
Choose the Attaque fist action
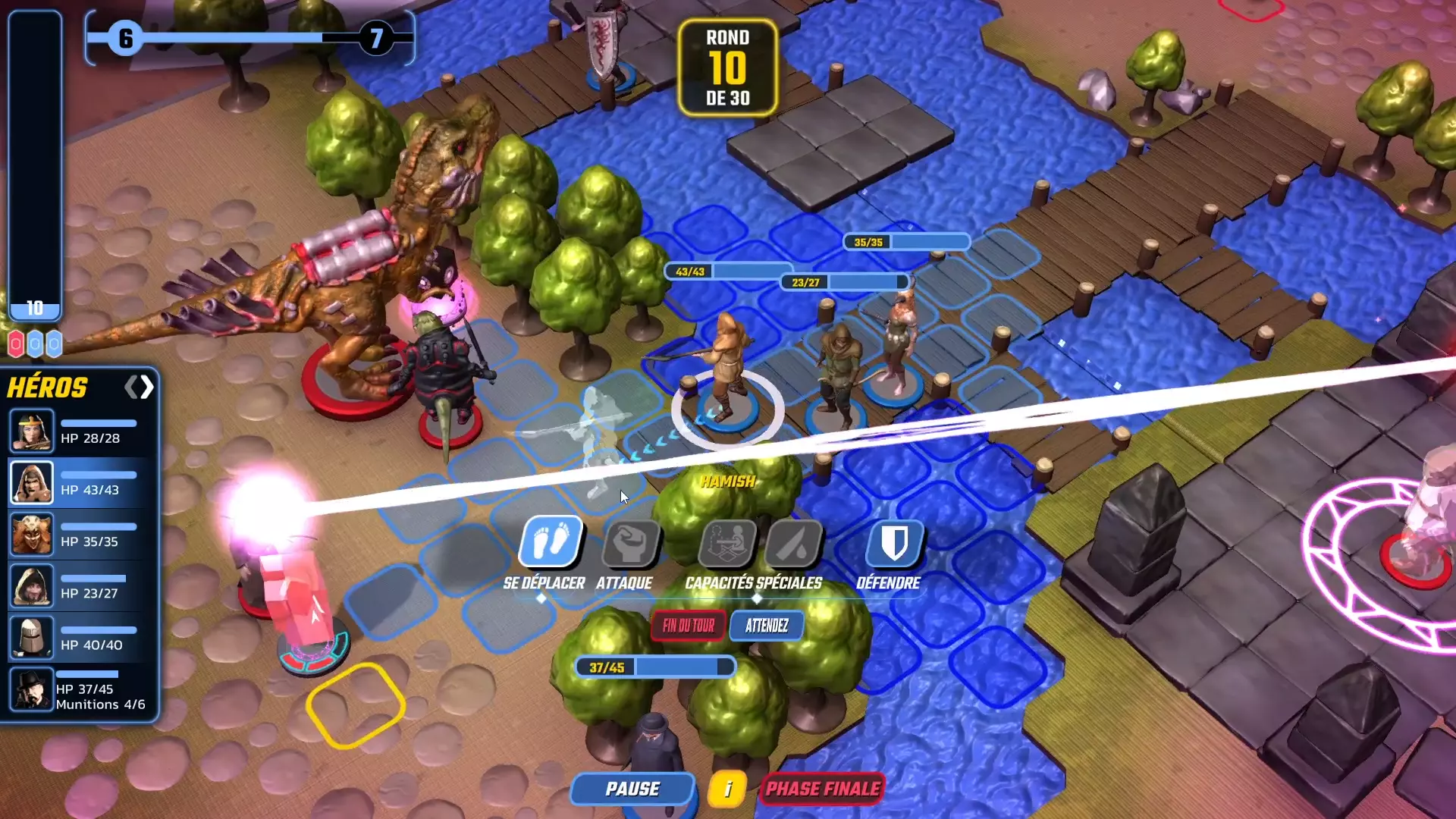629,542
